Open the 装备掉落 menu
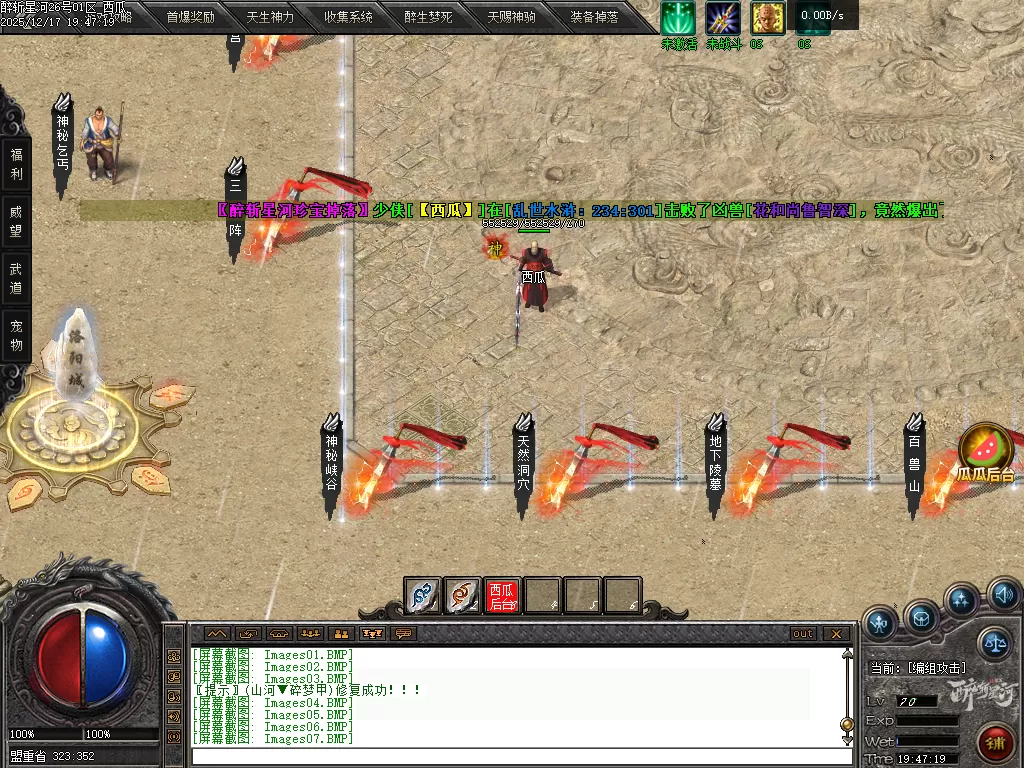This screenshot has width=1024, height=768. click(x=594, y=17)
